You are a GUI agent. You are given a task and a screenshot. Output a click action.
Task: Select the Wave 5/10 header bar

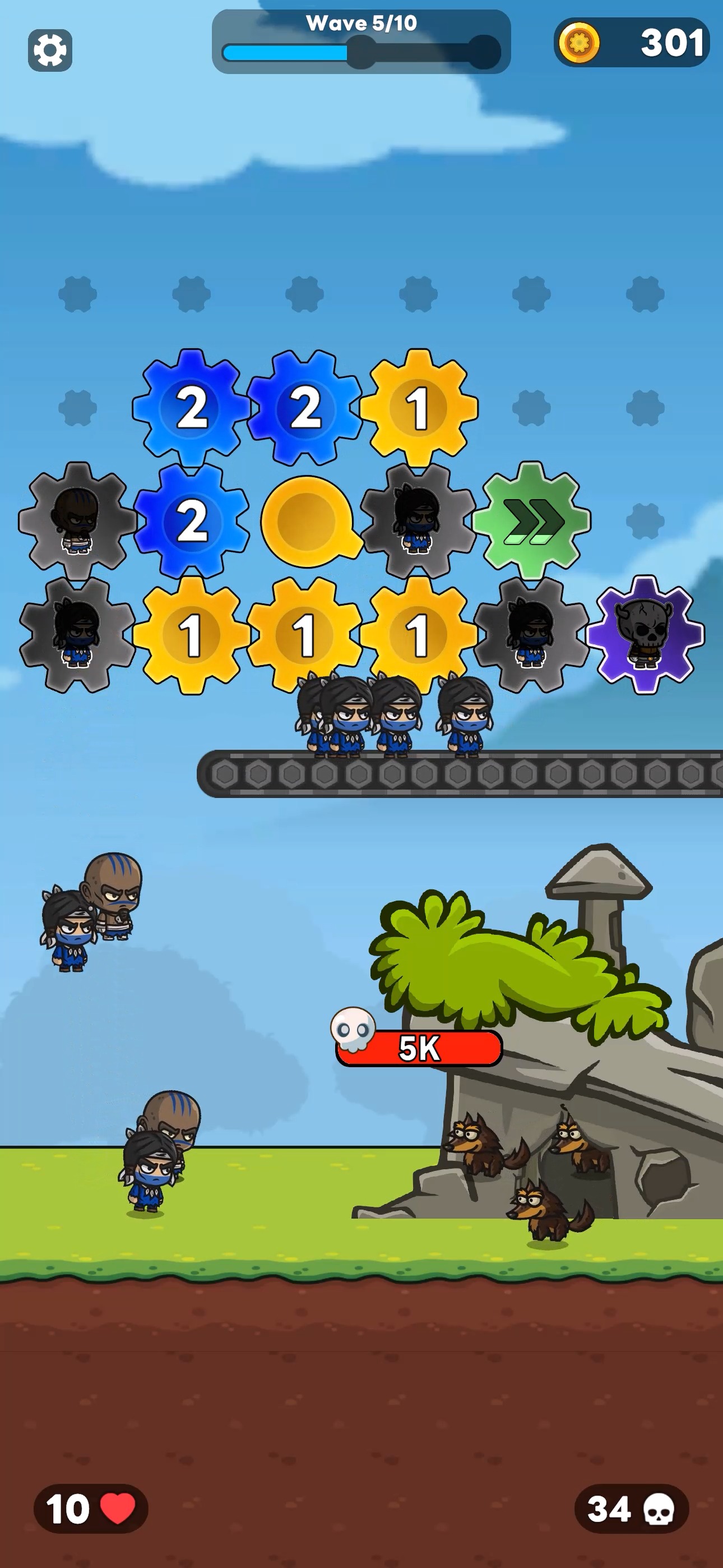(360, 24)
